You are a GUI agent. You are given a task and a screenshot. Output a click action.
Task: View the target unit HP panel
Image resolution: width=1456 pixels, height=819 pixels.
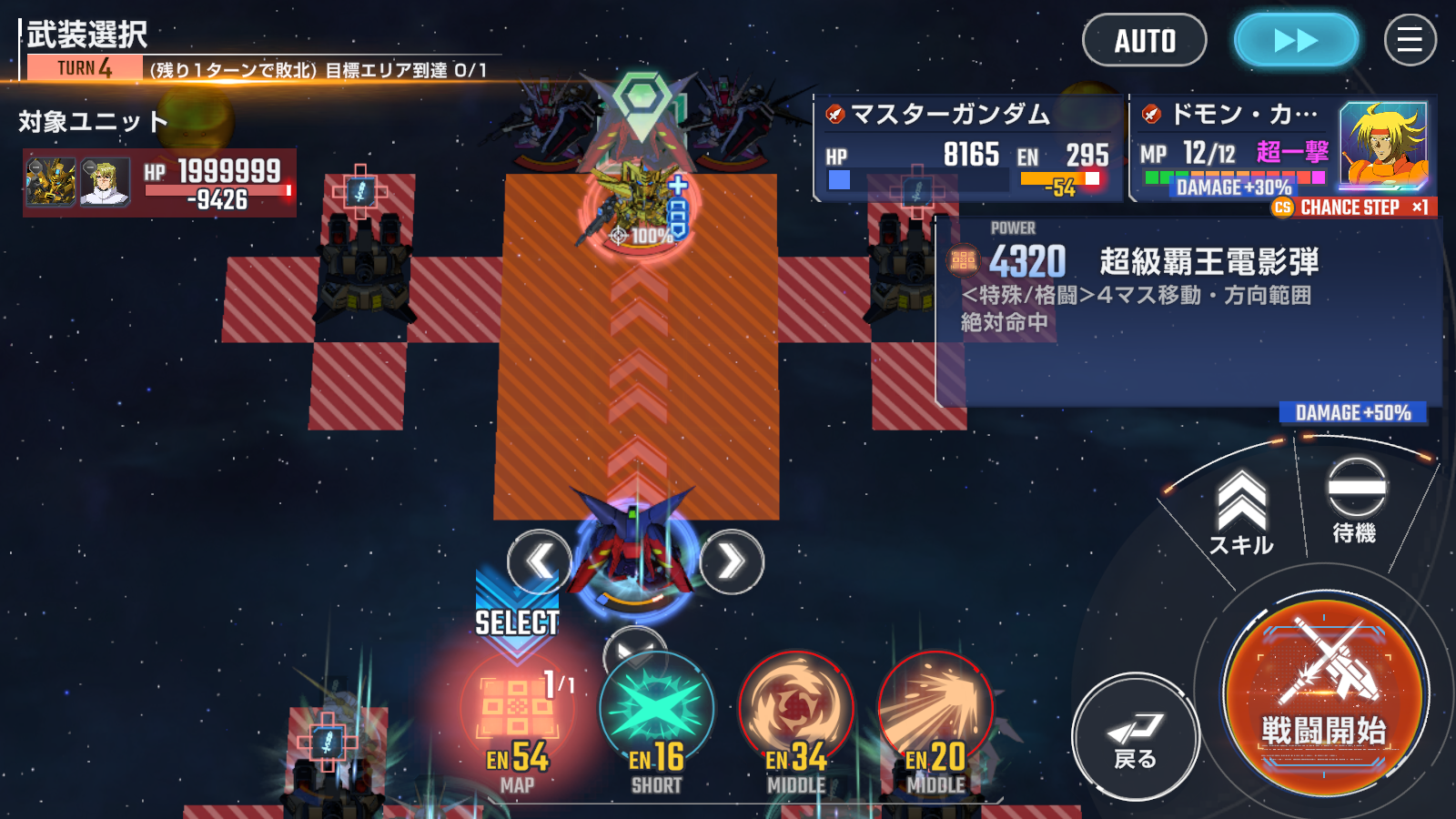point(159,182)
